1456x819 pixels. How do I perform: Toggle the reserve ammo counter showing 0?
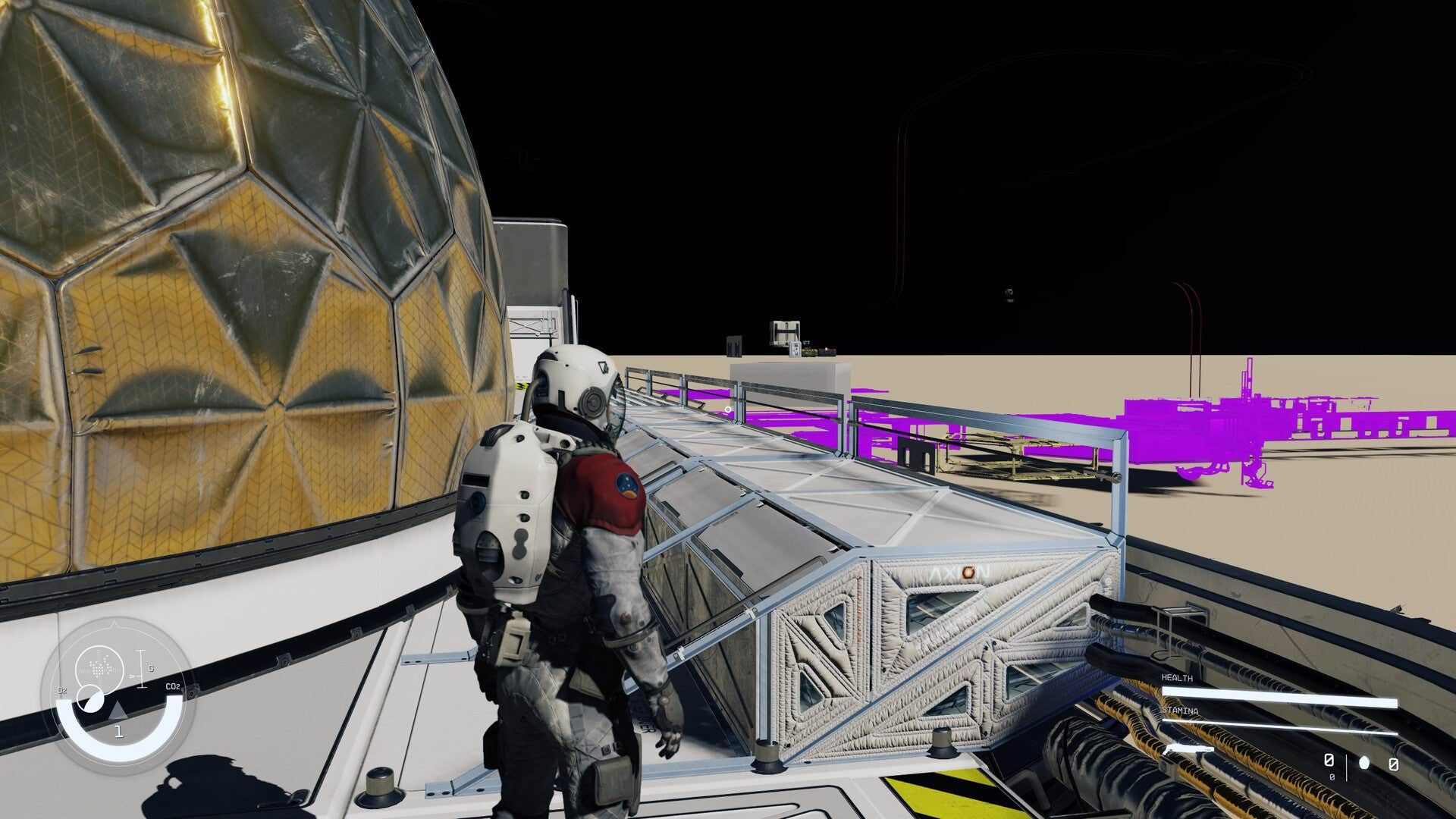(x=1393, y=764)
